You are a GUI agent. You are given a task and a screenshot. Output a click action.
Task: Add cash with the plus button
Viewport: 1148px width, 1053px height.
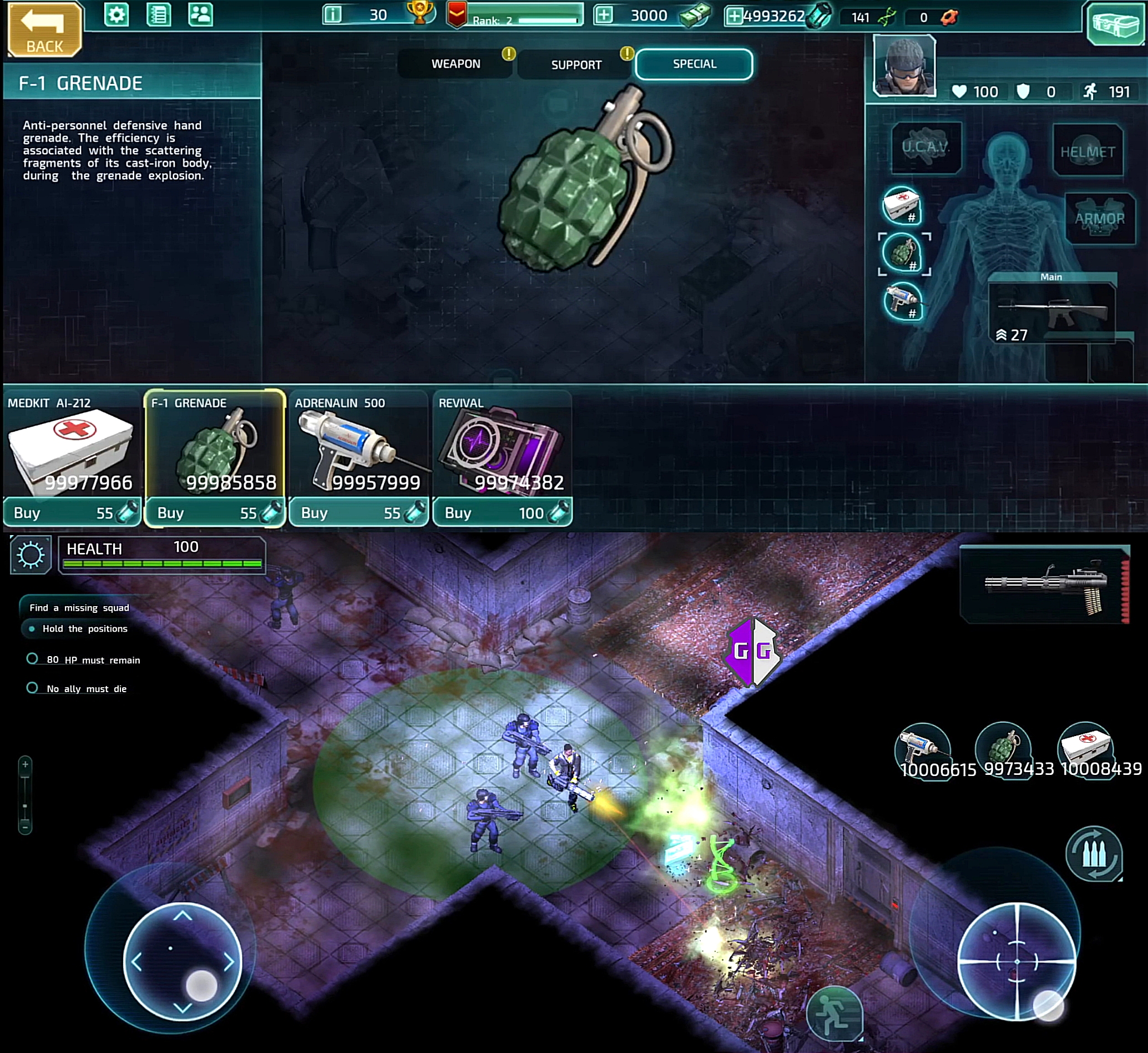604,16
